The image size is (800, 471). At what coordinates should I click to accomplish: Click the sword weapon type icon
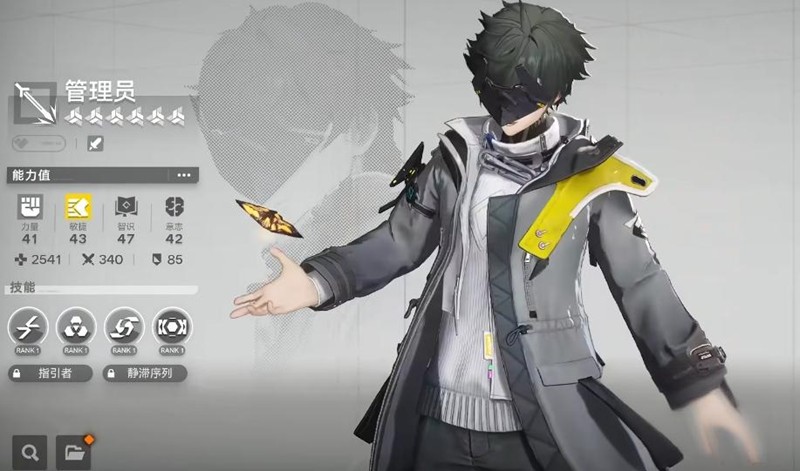(95, 143)
